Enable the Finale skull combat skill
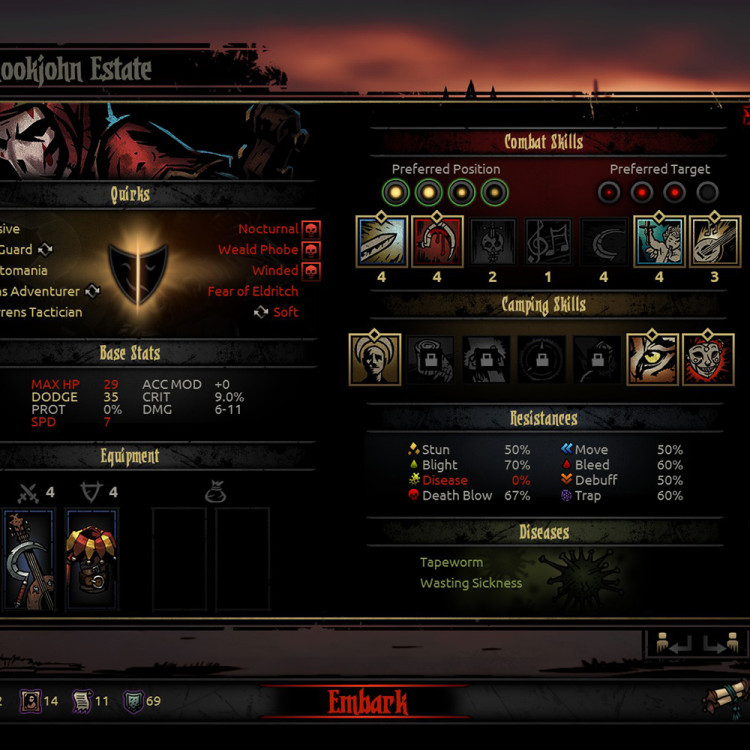The image size is (750, 750). coord(493,242)
